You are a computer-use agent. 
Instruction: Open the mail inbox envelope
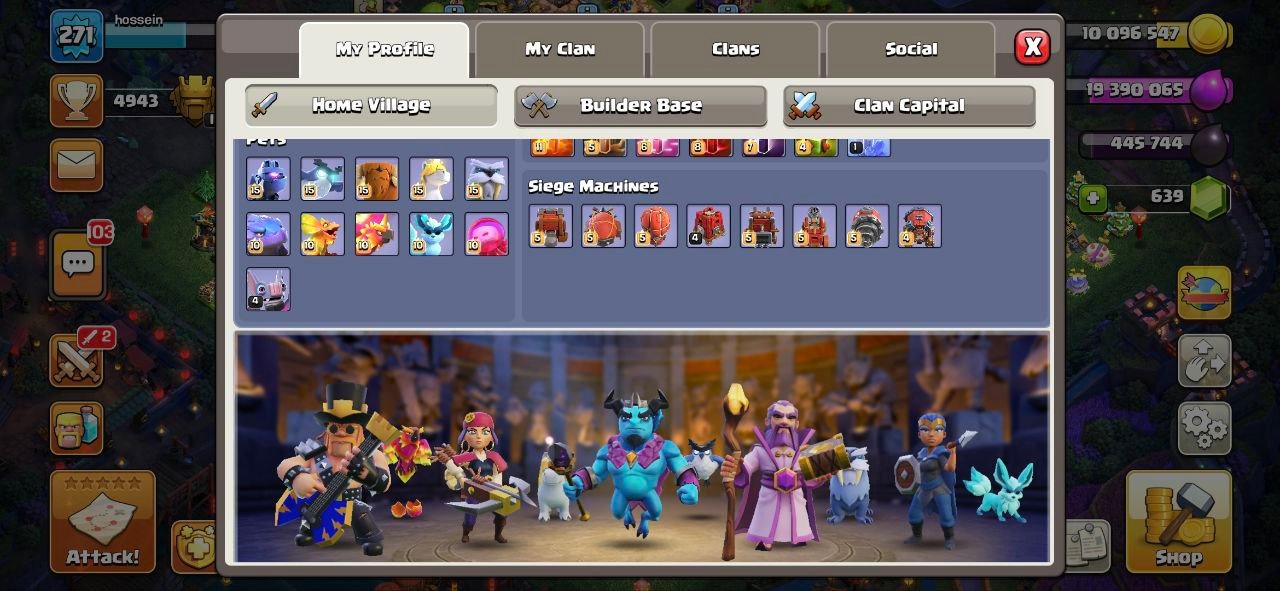76,165
